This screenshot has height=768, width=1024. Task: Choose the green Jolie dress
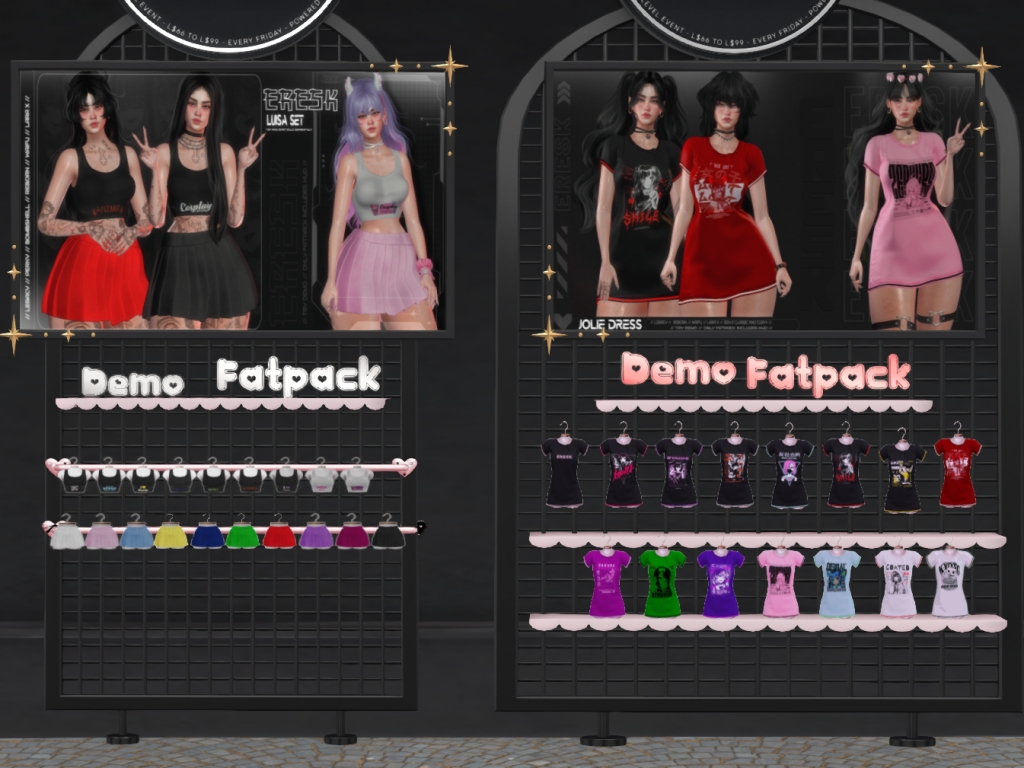tap(661, 582)
